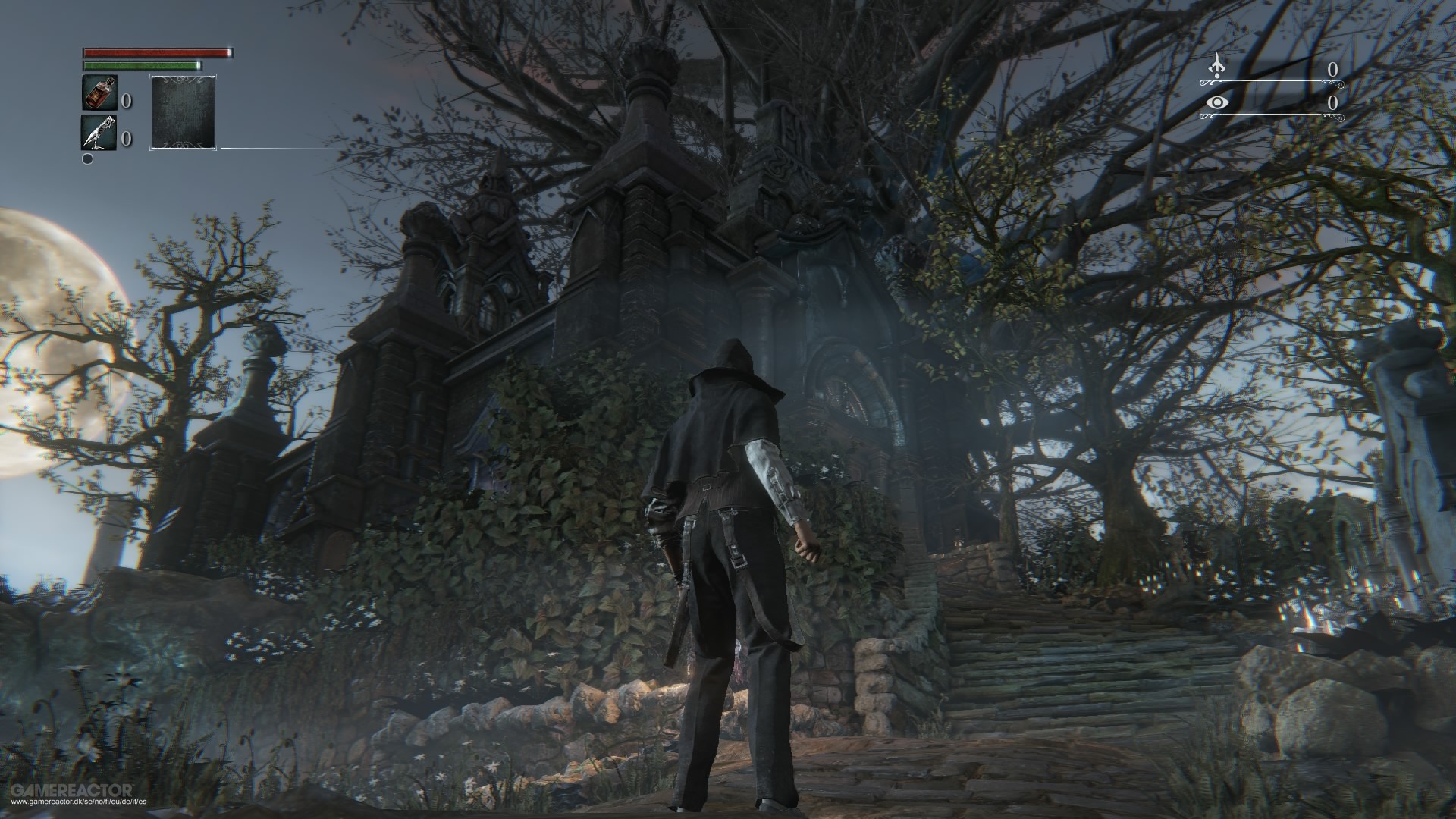Screen dimensions: 1456x819
Task: Select the empty weapon slot frame
Action: coord(183,112)
